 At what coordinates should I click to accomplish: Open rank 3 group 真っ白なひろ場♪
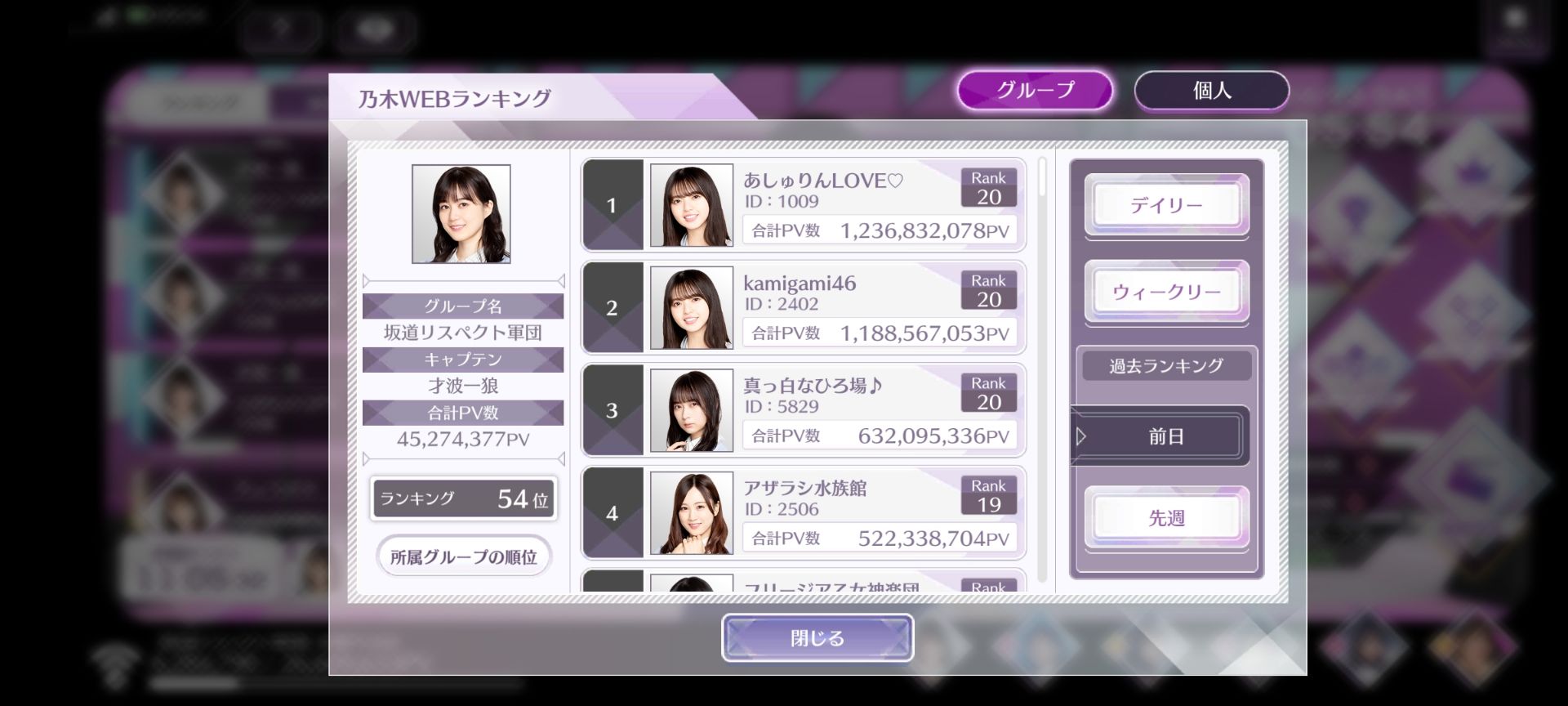point(803,410)
